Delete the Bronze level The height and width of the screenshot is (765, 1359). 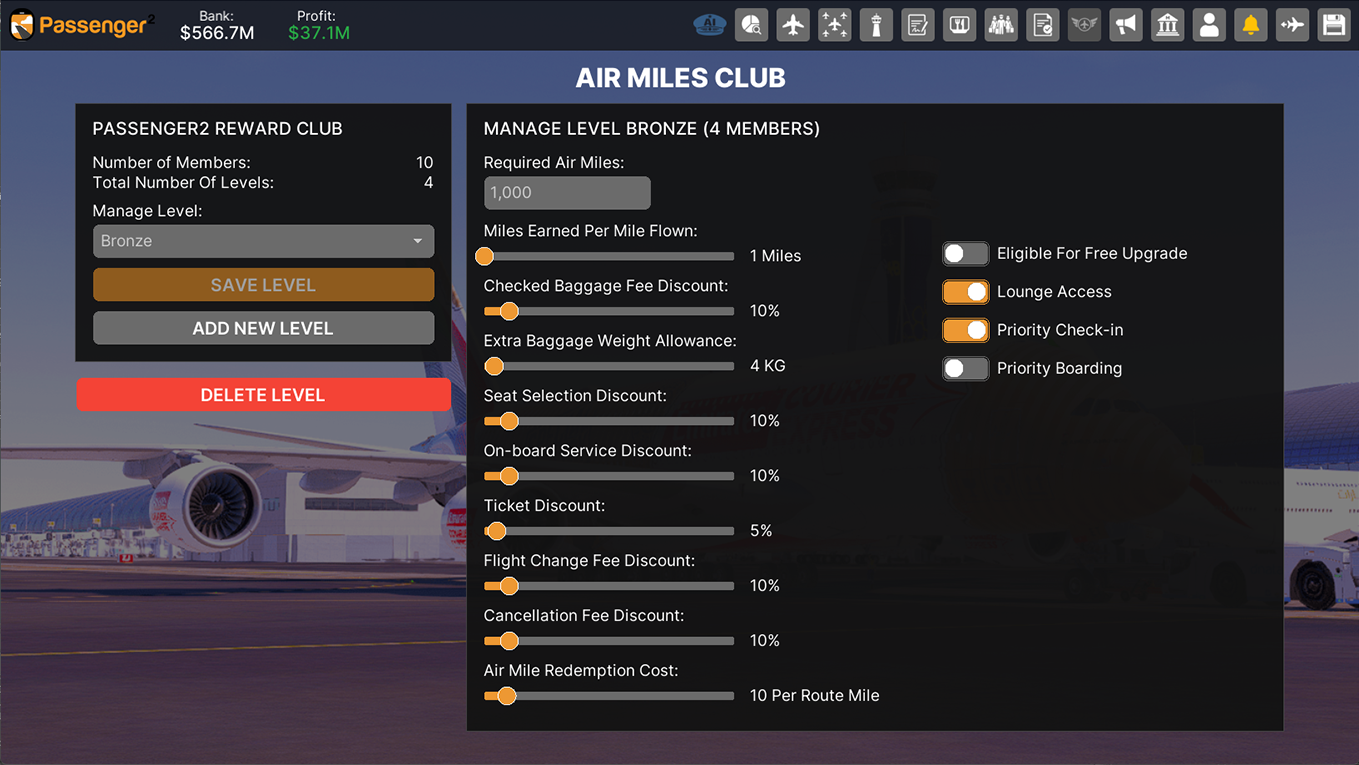point(263,395)
